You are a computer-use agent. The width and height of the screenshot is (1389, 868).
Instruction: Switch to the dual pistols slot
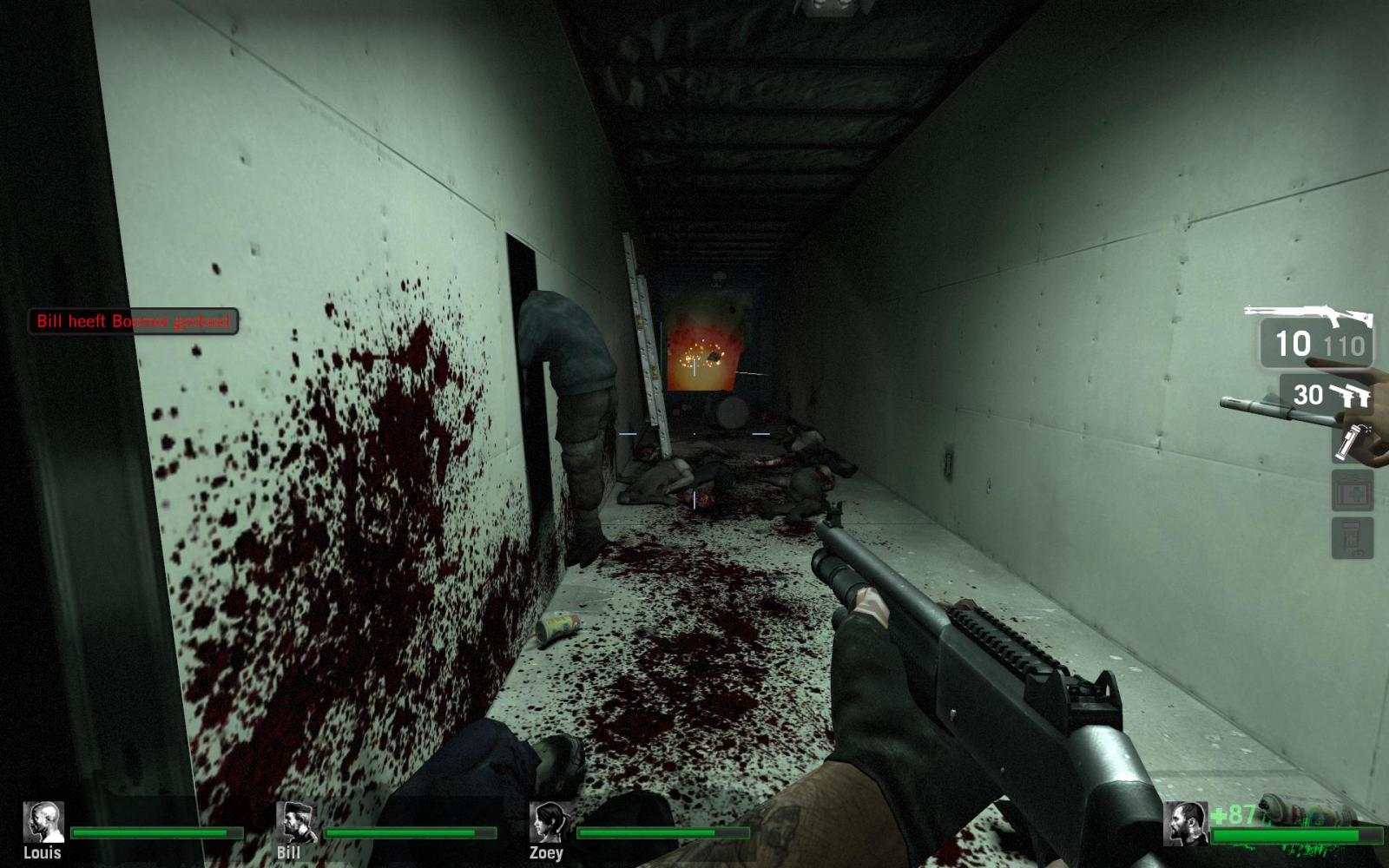click(1328, 396)
